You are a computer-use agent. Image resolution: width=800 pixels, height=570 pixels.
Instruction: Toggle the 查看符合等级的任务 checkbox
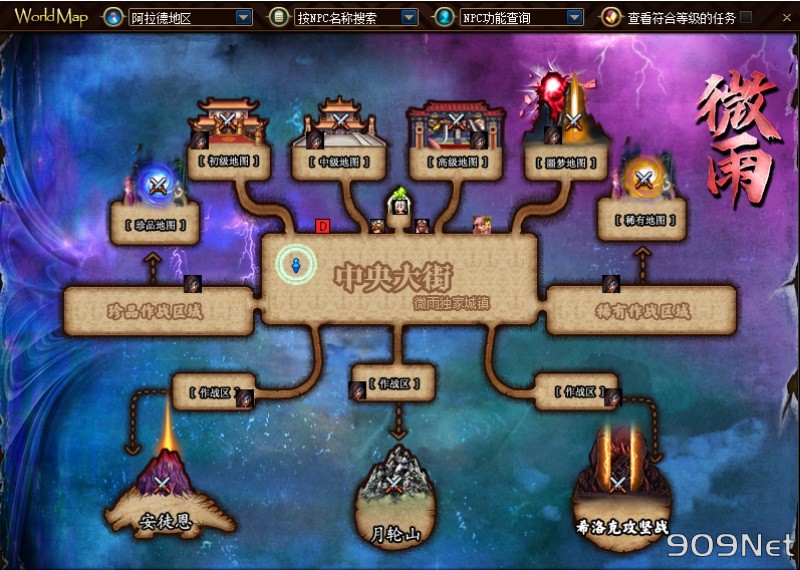coord(746,17)
